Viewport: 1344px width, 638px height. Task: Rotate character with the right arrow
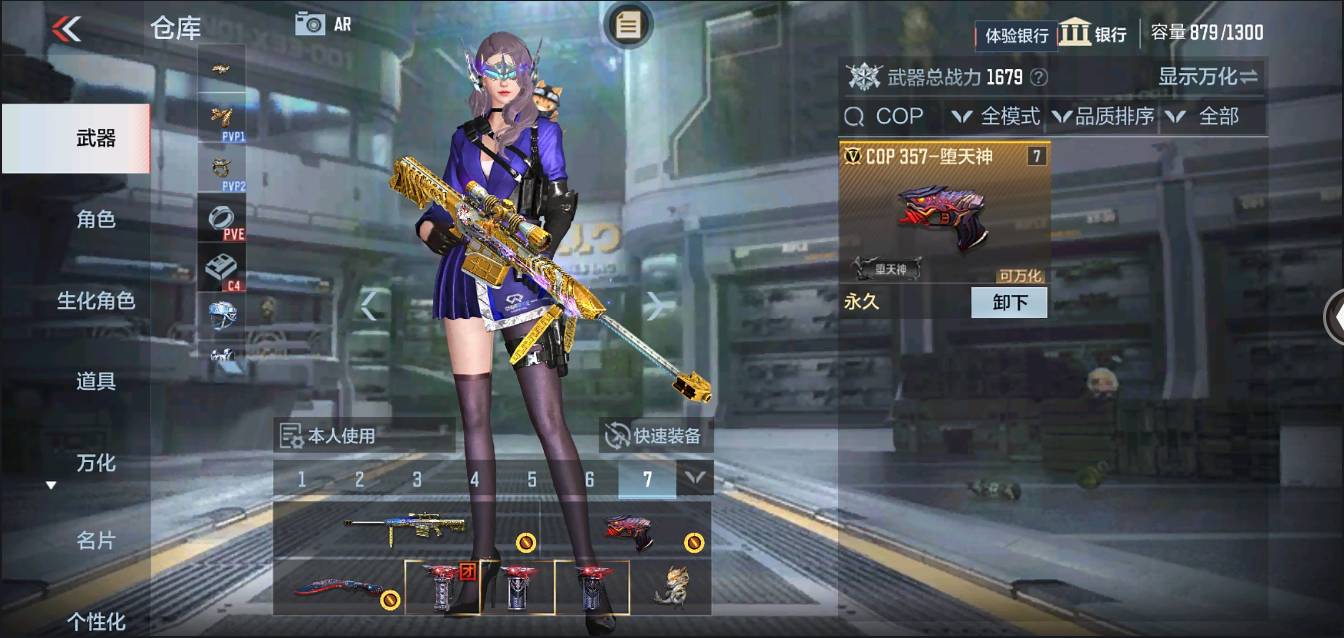655,306
